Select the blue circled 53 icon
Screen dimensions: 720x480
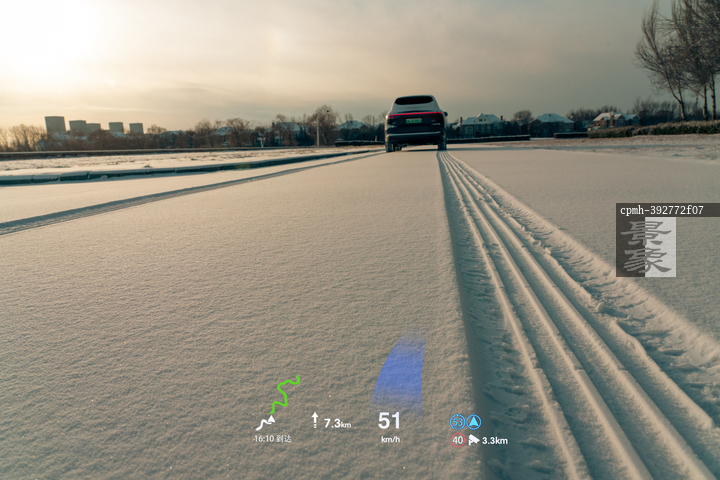click(457, 422)
